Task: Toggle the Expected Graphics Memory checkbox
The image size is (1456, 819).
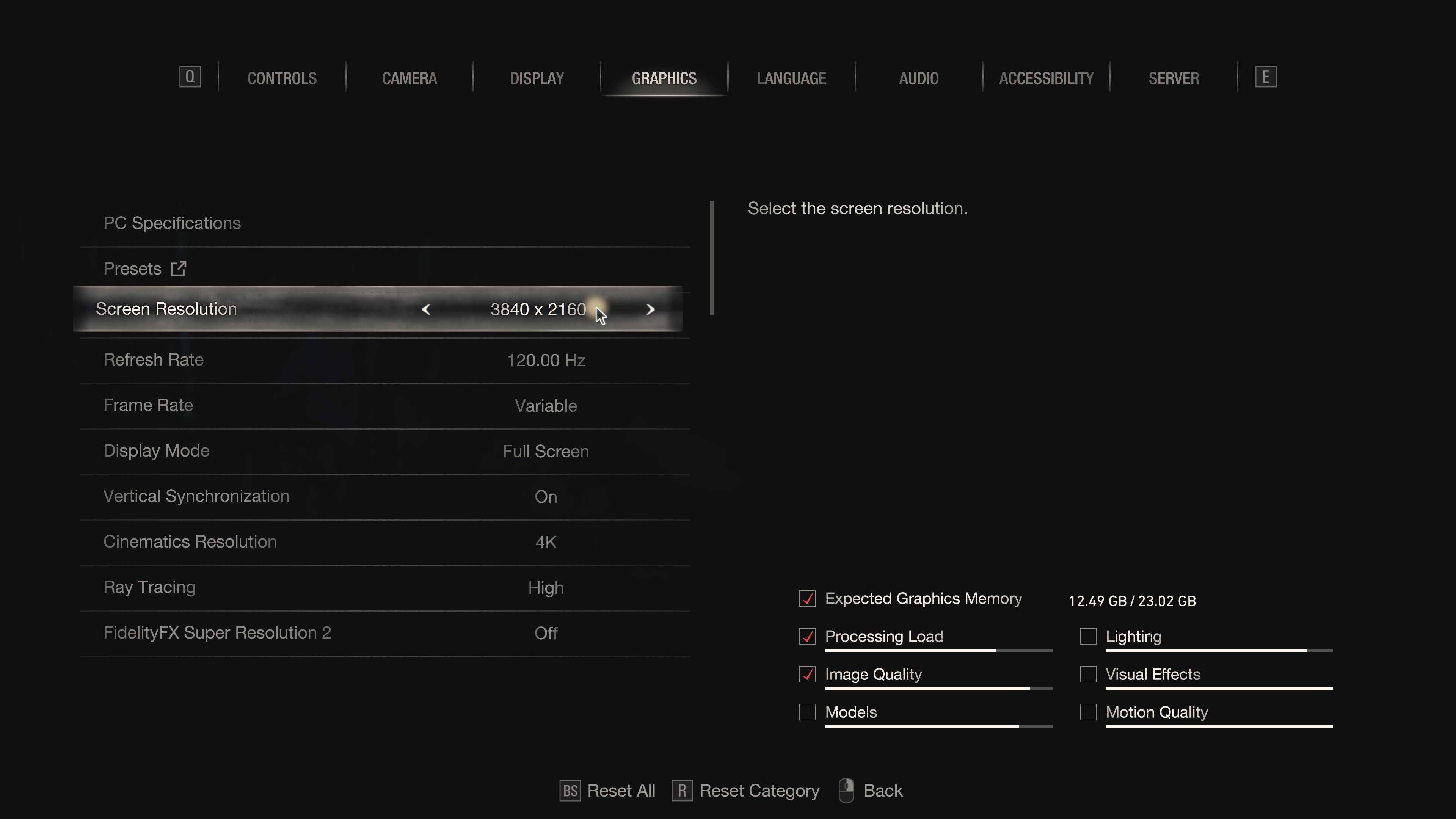Action: [x=807, y=599]
